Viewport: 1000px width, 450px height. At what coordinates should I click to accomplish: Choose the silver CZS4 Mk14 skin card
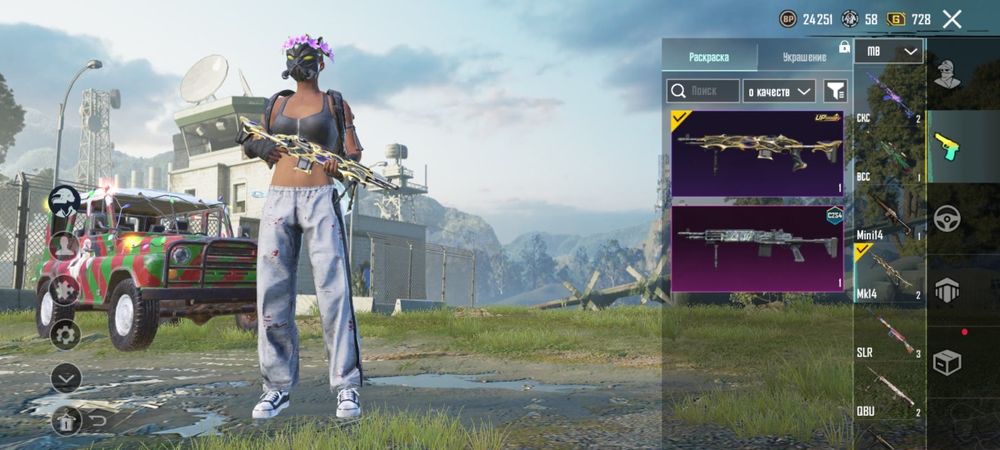click(757, 249)
